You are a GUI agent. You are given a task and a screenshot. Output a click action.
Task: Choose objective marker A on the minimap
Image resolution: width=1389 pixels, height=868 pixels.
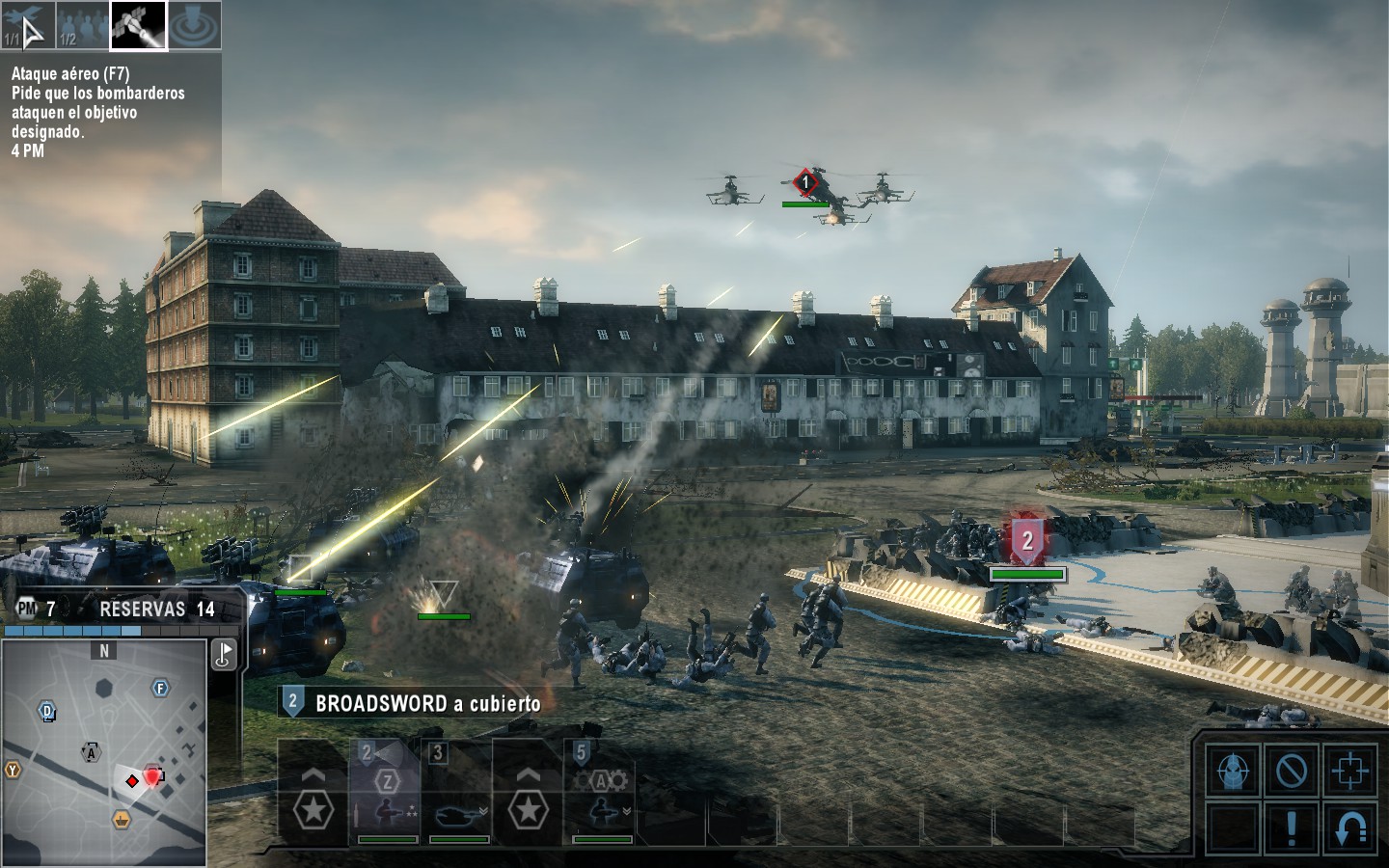pos(92,752)
